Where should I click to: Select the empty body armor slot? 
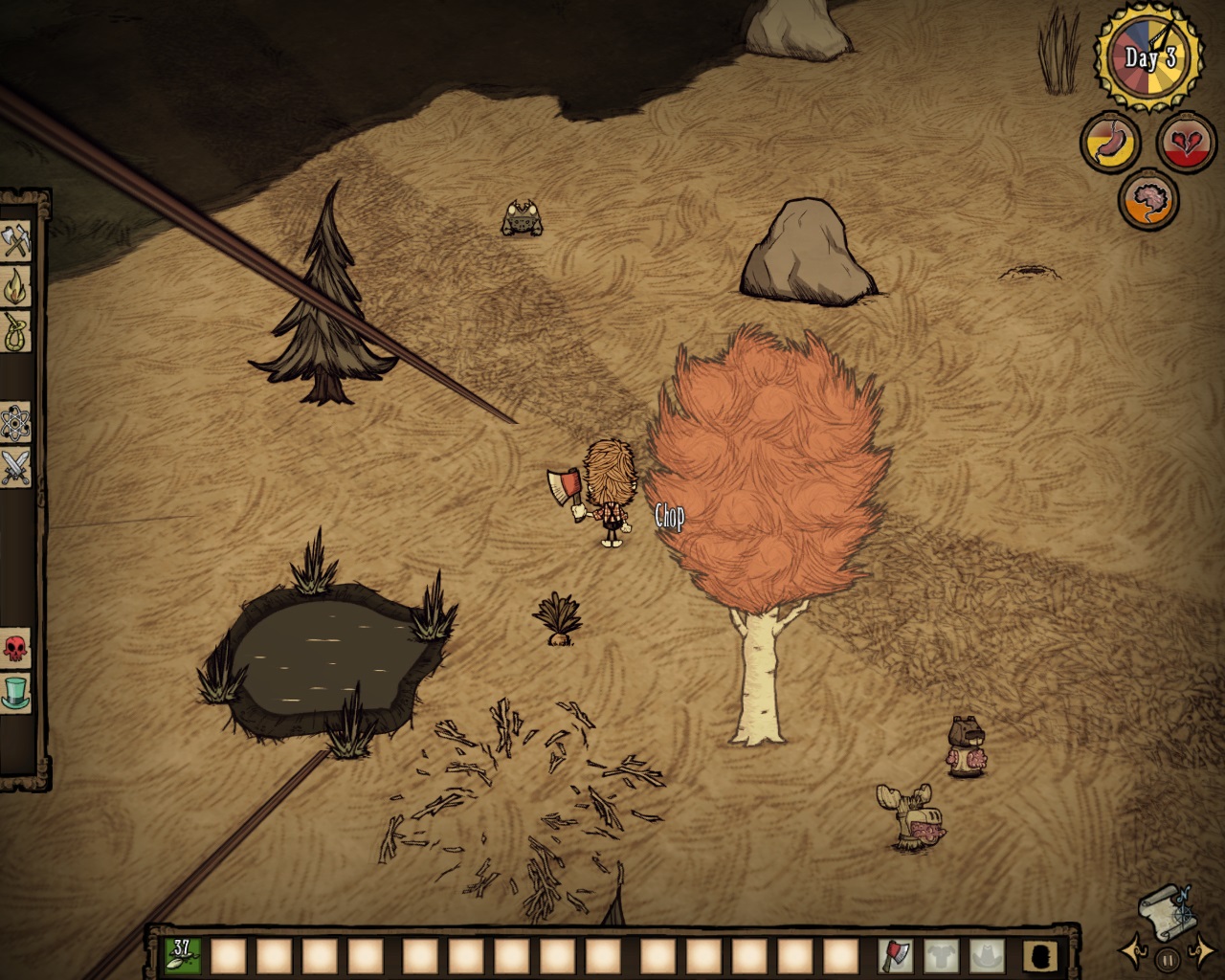coord(941,955)
